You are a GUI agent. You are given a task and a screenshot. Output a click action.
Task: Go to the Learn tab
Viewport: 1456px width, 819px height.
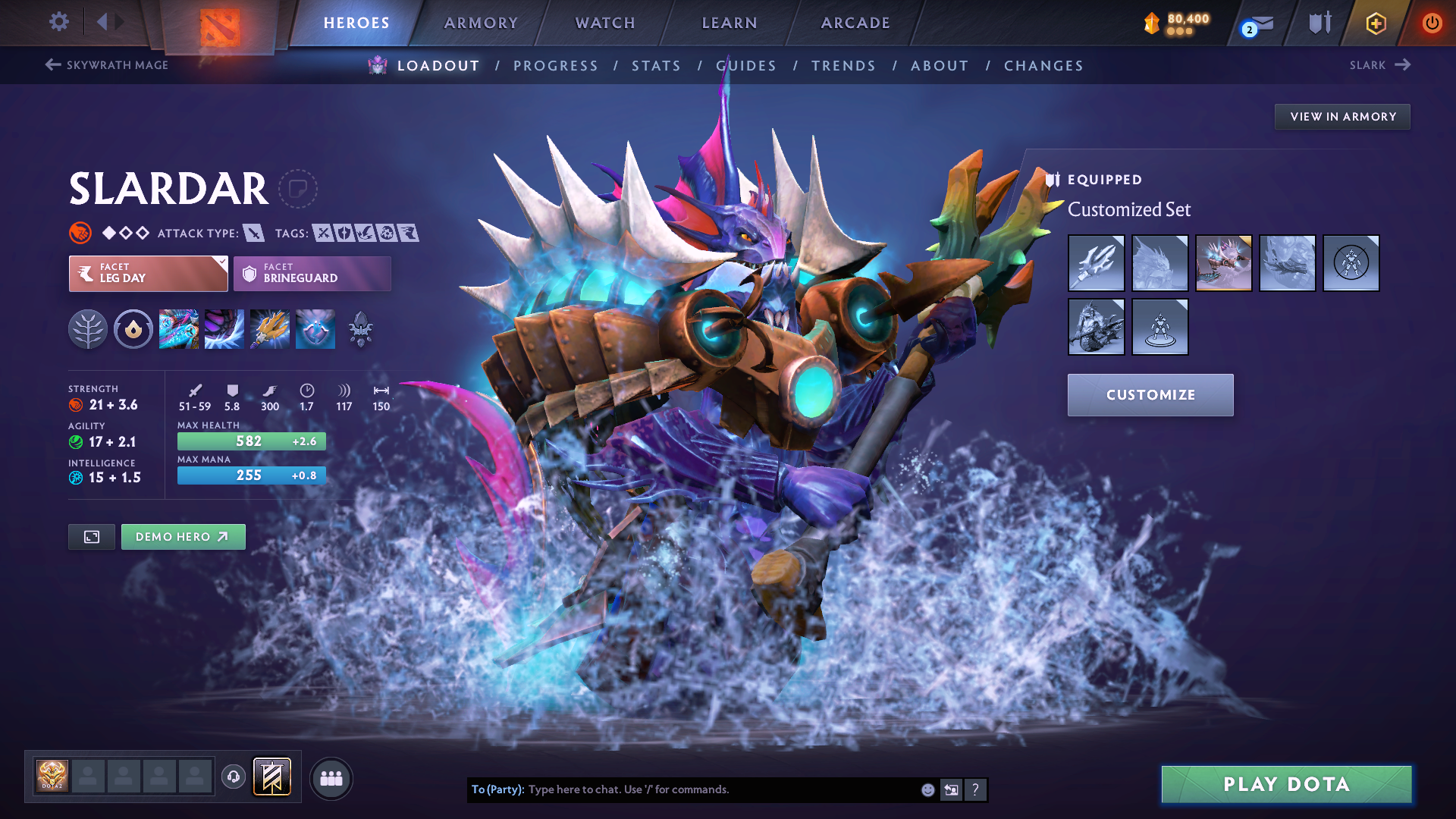click(x=730, y=23)
